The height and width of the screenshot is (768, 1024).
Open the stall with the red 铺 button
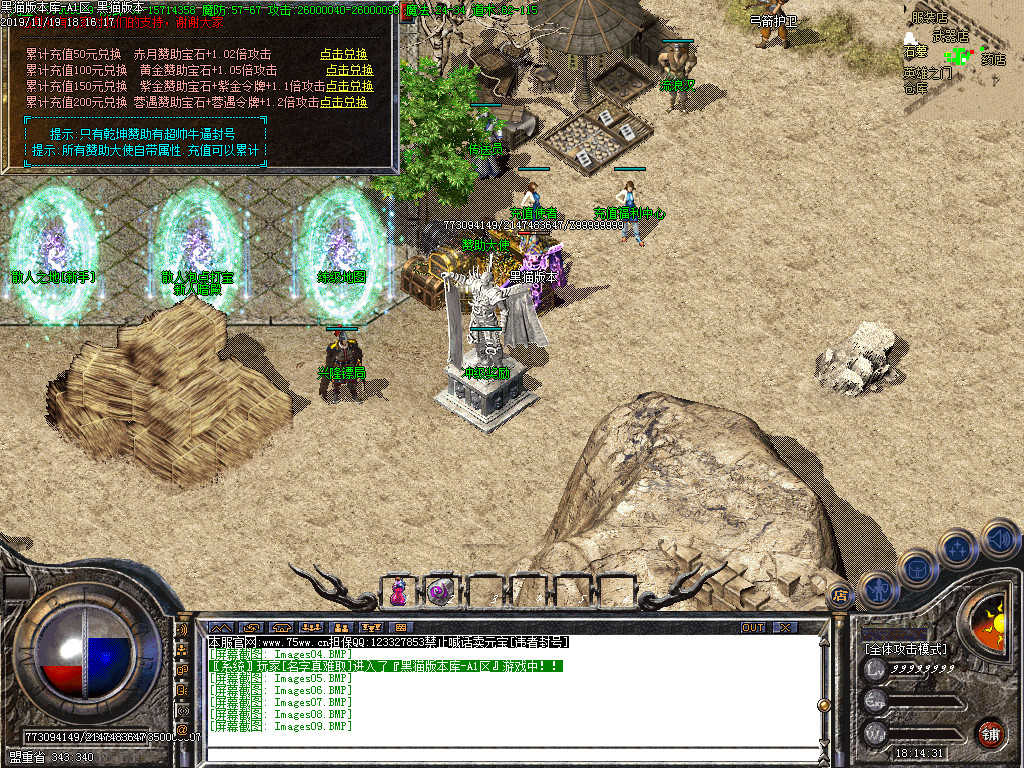click(x=989, y=731)
